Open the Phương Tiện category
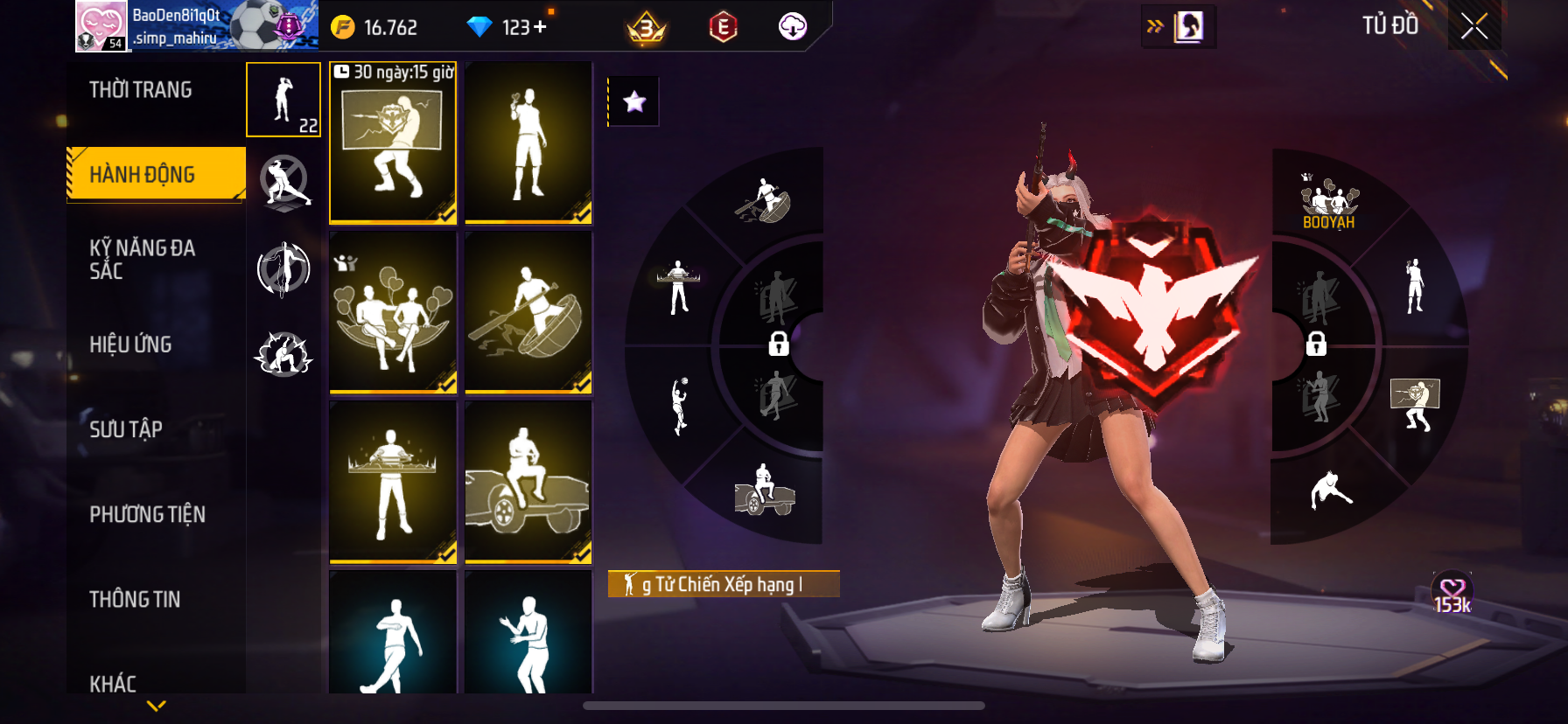 click(x=147, y=514)
